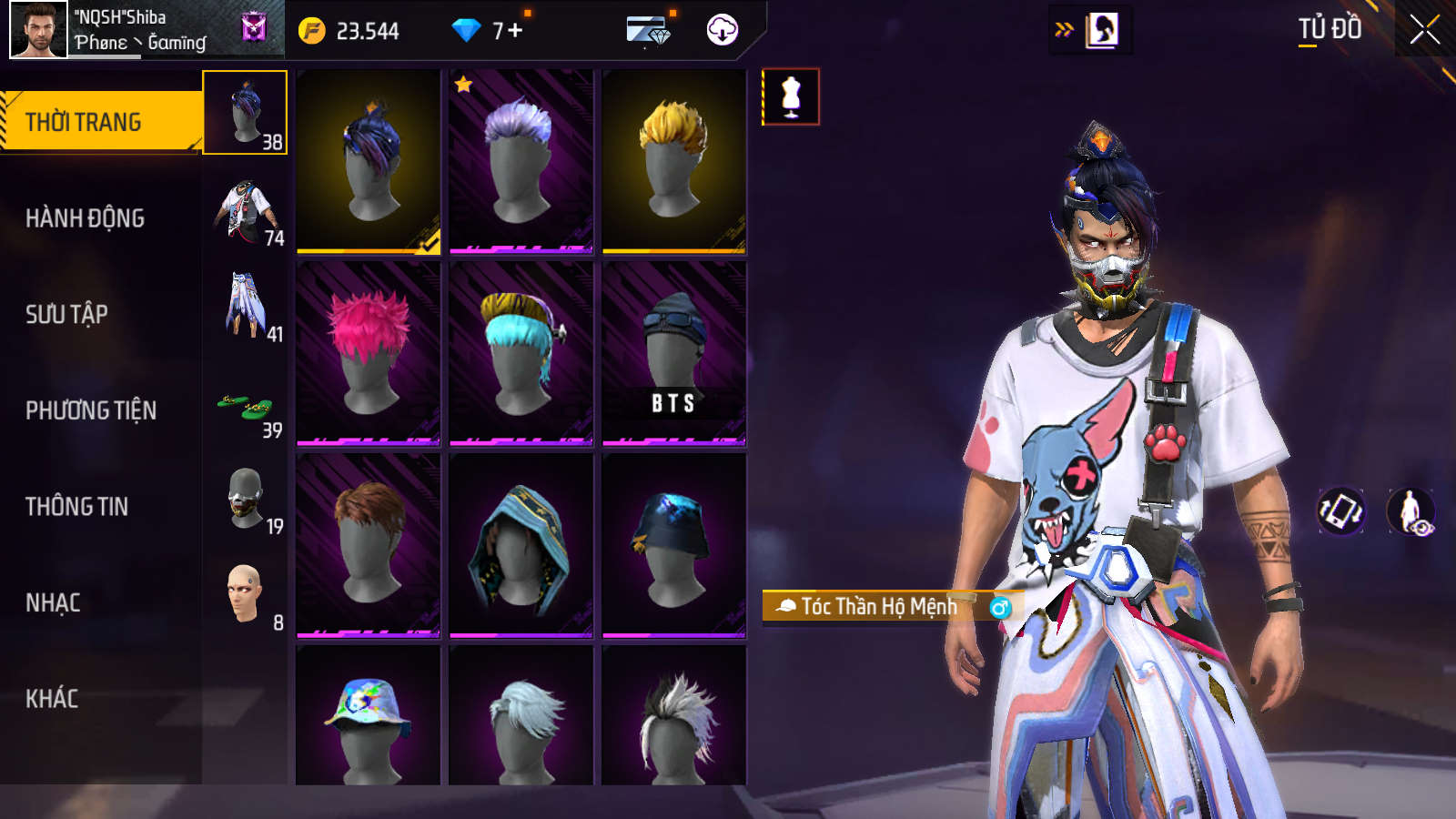The width and height of the screenshot is (1456, 819).
Task: Choose the pink spiky hair item
Action: point(369,353)
